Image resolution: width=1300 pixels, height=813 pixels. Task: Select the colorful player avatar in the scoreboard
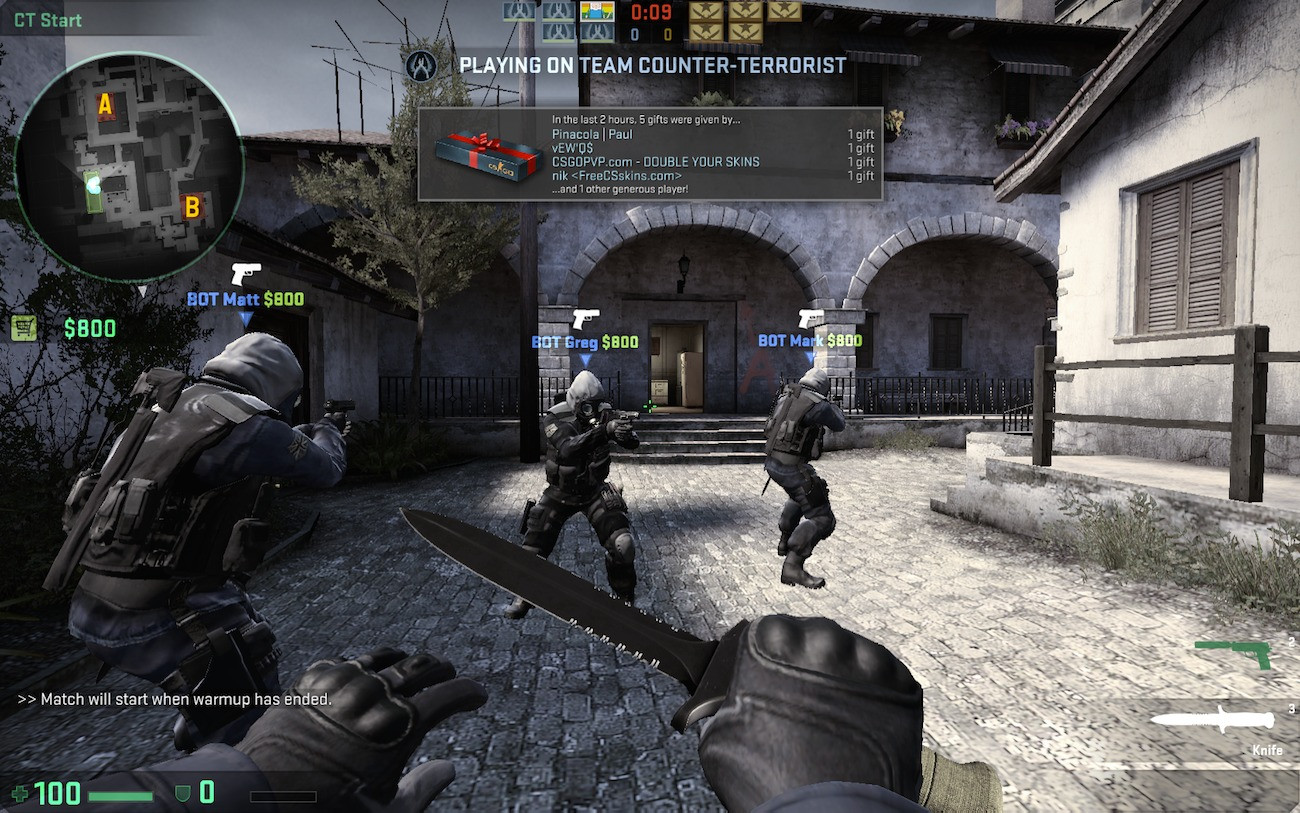(x=598, y=11)
